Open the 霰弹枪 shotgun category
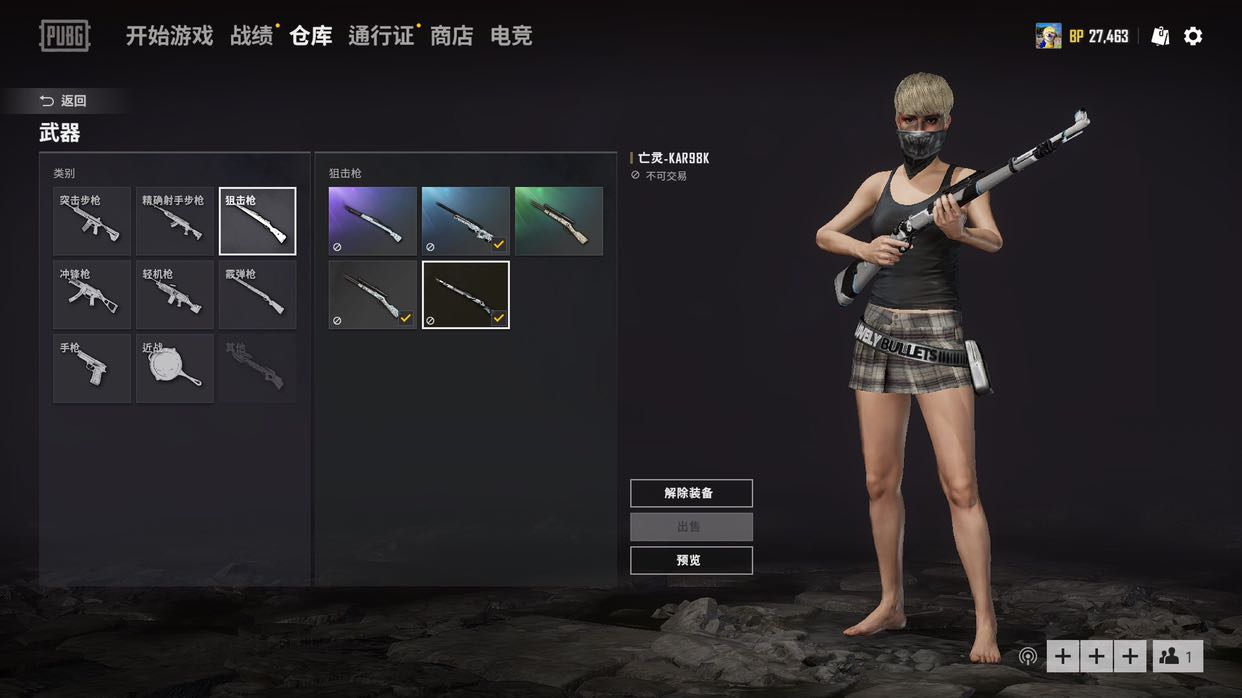1242x698 pixels. pyautogui.click(x=258, y=295)
